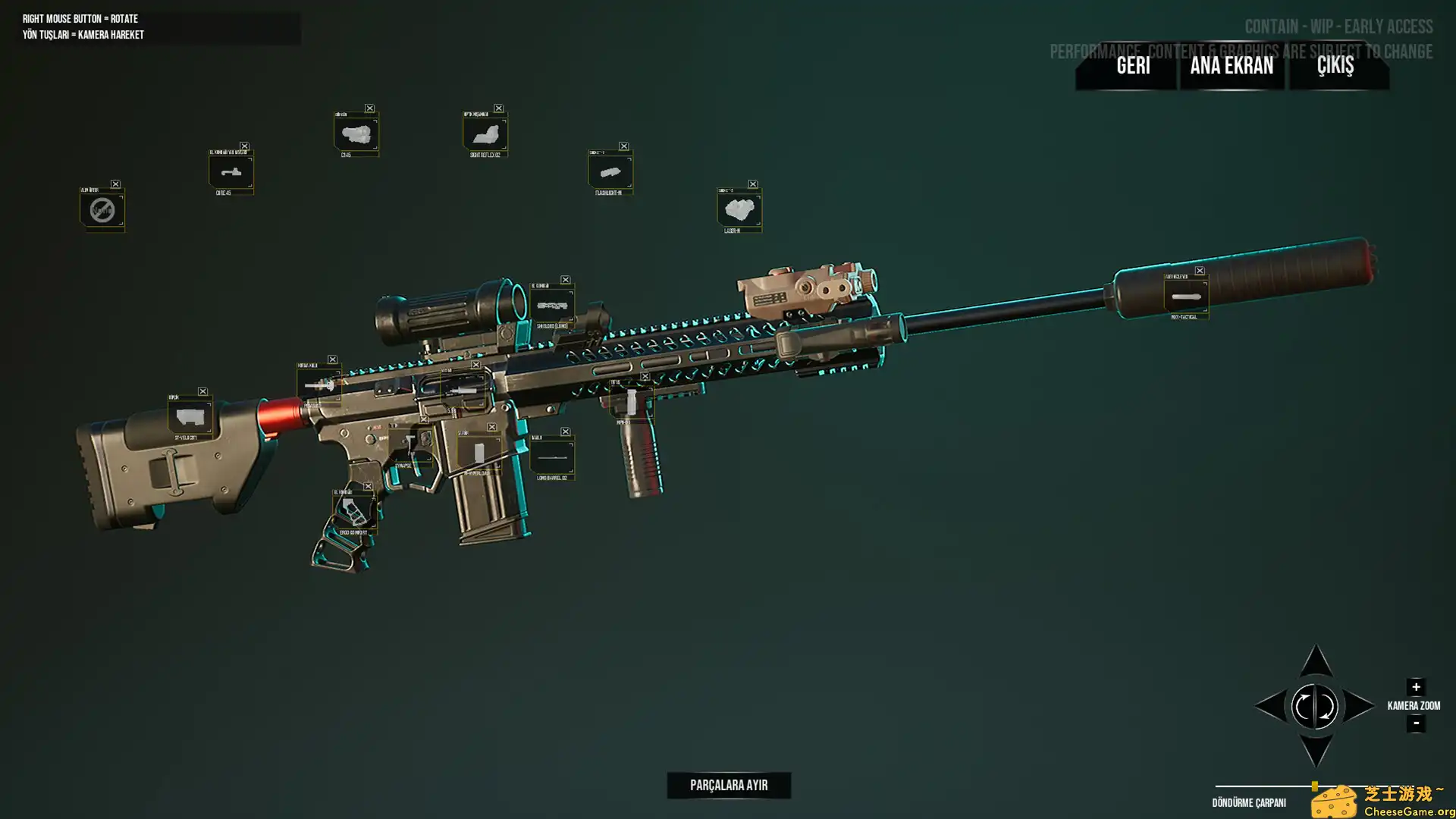Screen dimensions: 1456x819
Task: Click the KAMERA ZOOM plus control
Action: coord(1417,687)
